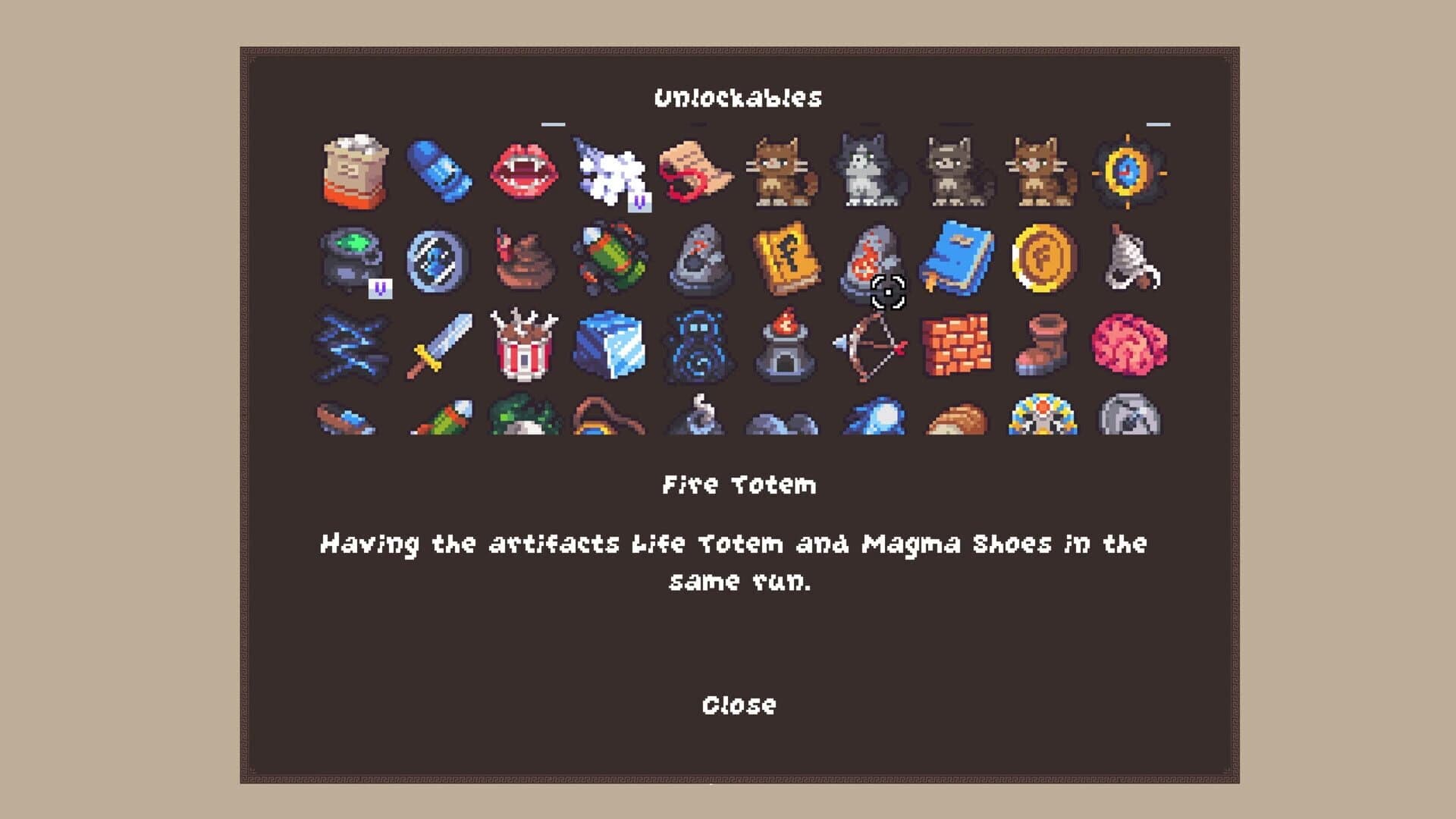Open the cauldron with green liquid unlockable
This screenshot has height=819, width=1456.
pos(353,258)
